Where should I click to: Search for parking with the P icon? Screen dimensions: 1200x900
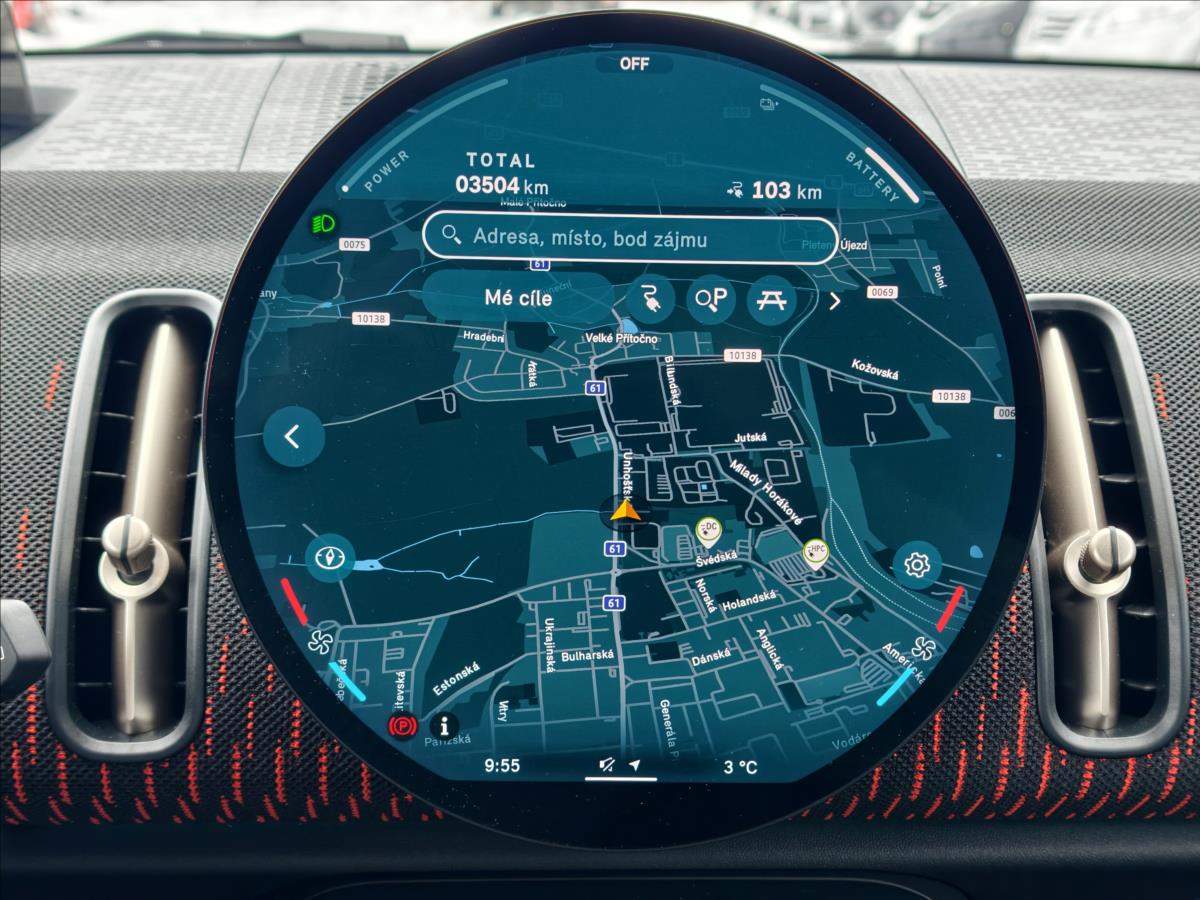[x=712, y=299]
